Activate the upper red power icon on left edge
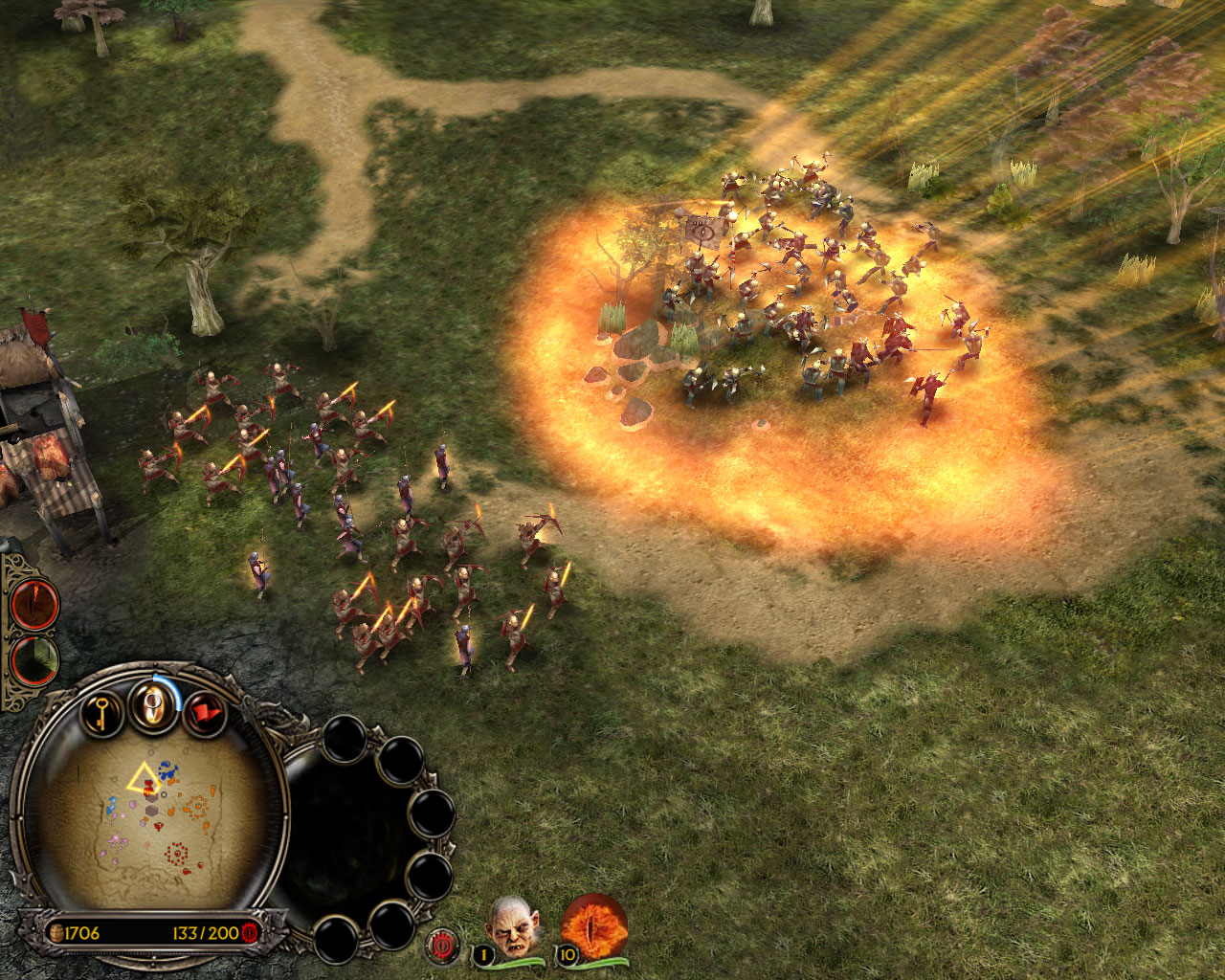 point(36,605)
